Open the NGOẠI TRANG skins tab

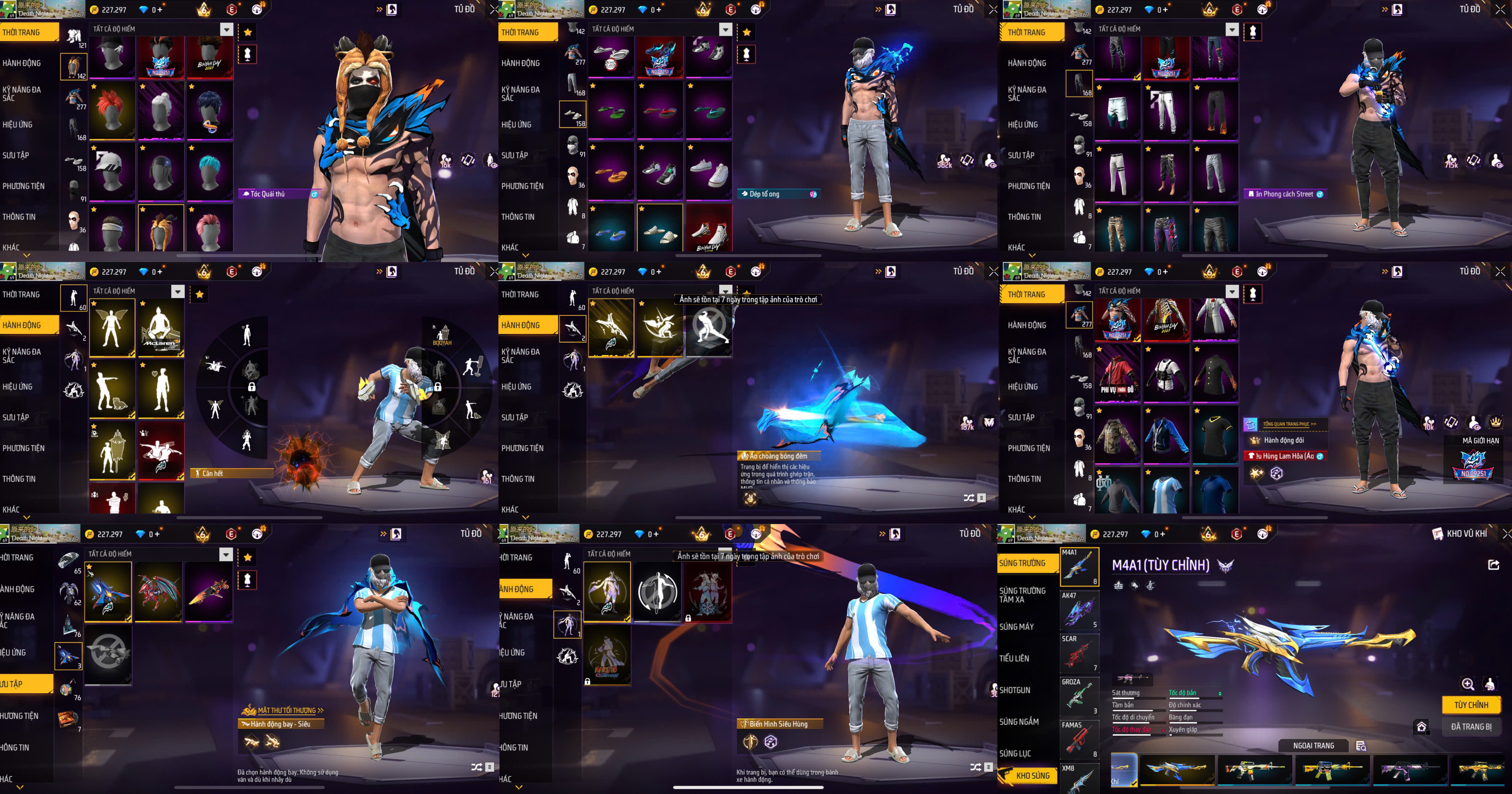1314,746
